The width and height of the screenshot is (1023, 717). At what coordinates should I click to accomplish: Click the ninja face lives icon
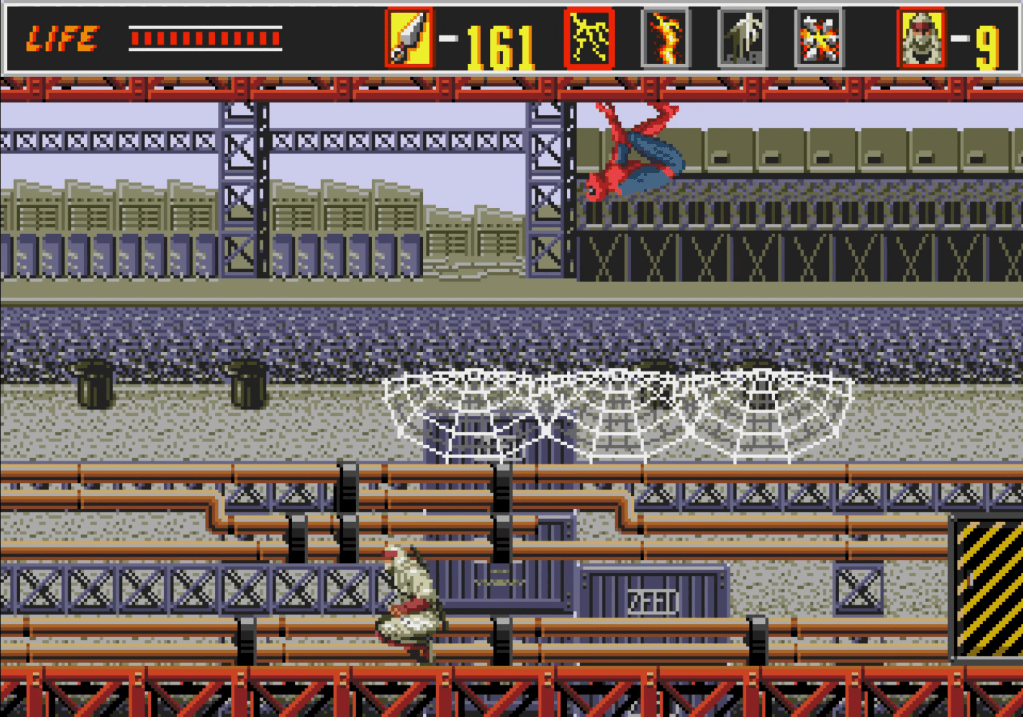click(920, 39)
